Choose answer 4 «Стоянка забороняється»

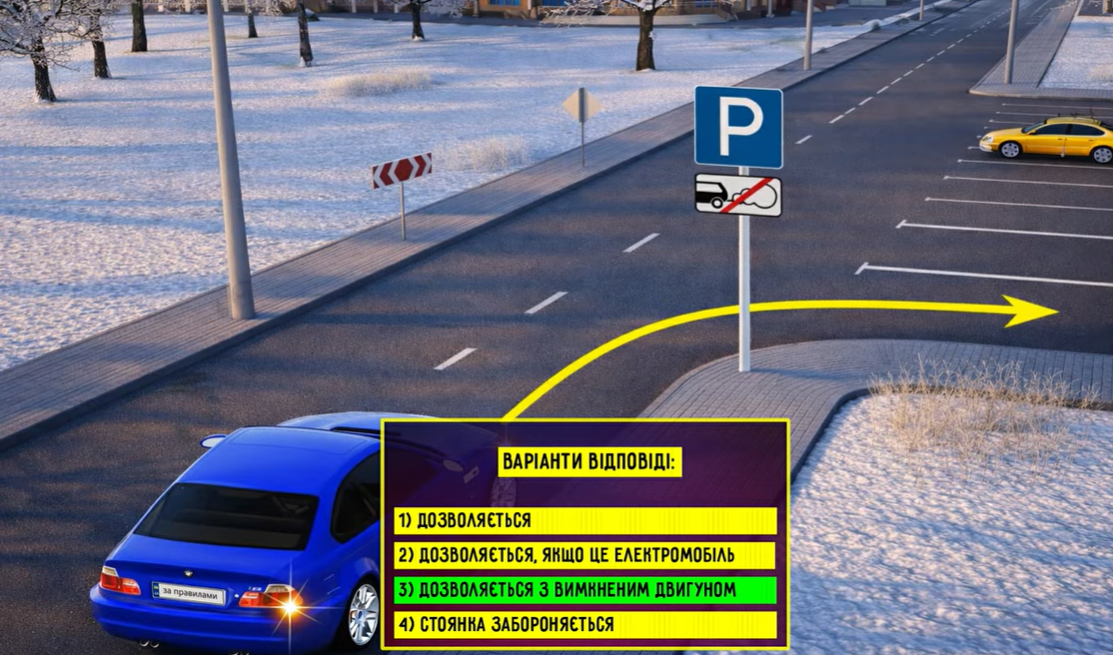coord(585,625)
